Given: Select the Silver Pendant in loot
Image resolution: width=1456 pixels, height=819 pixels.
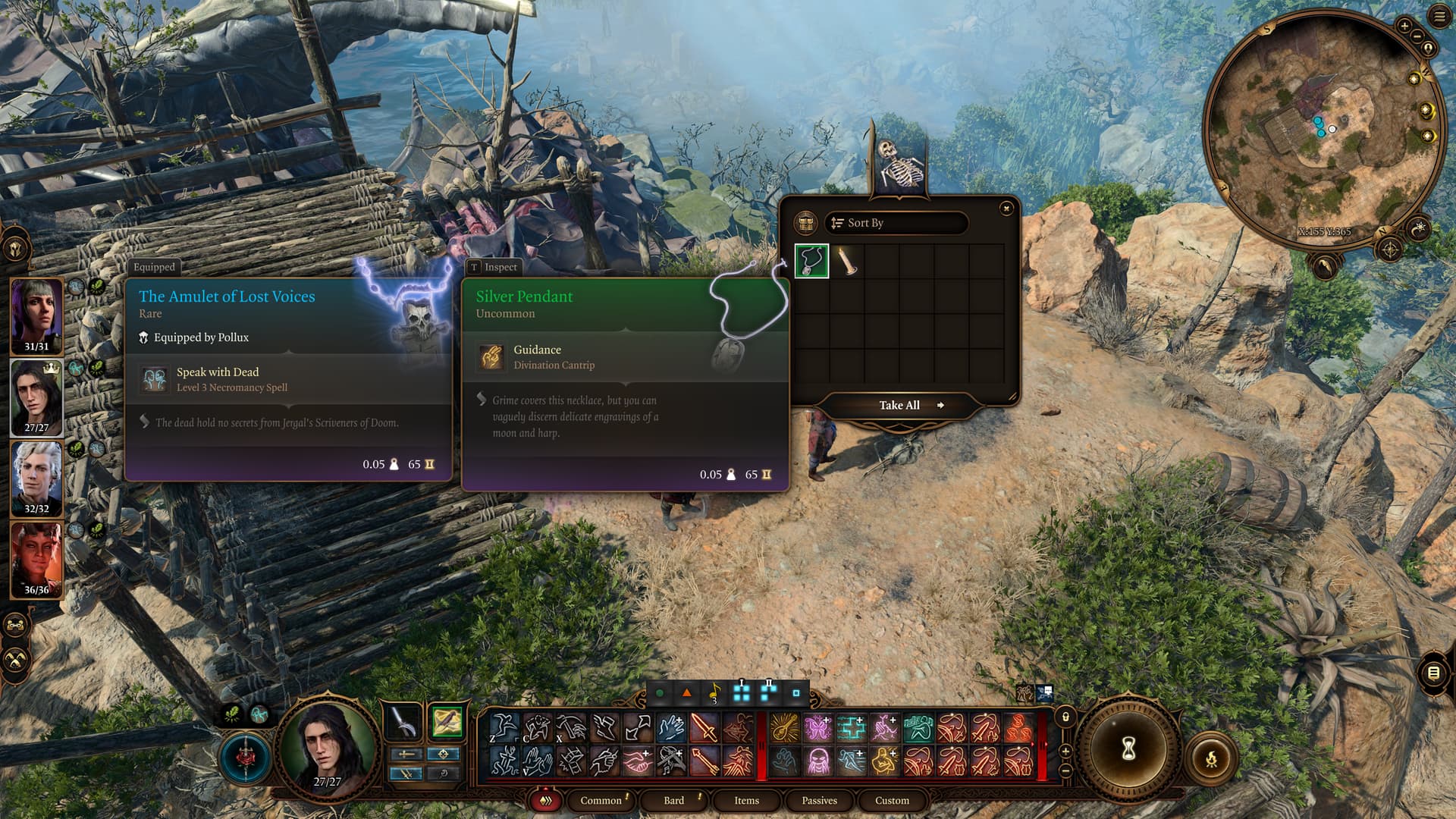Looking at the screenshot, I should [811, 261].
